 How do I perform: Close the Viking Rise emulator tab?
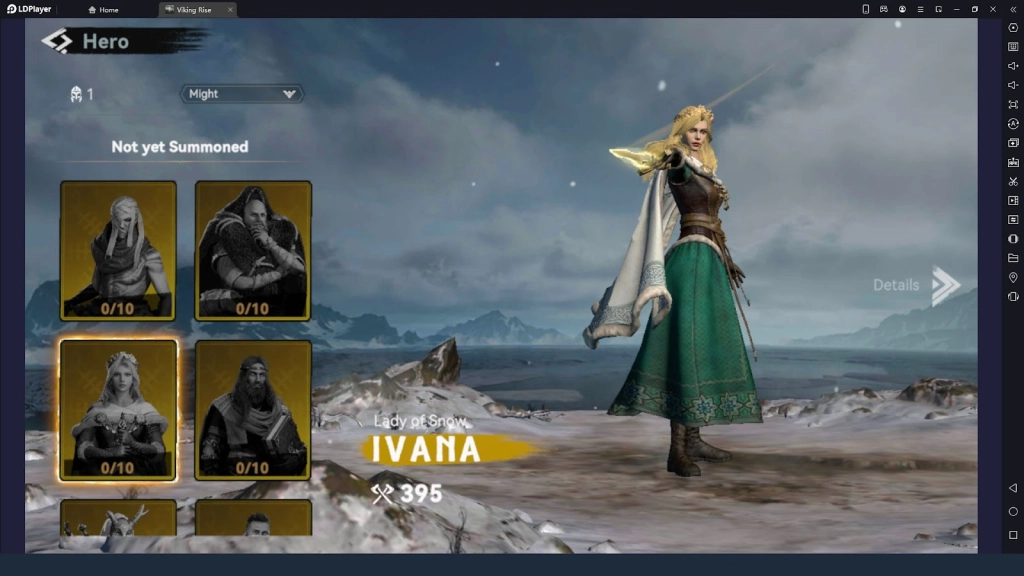click(230, 10)
